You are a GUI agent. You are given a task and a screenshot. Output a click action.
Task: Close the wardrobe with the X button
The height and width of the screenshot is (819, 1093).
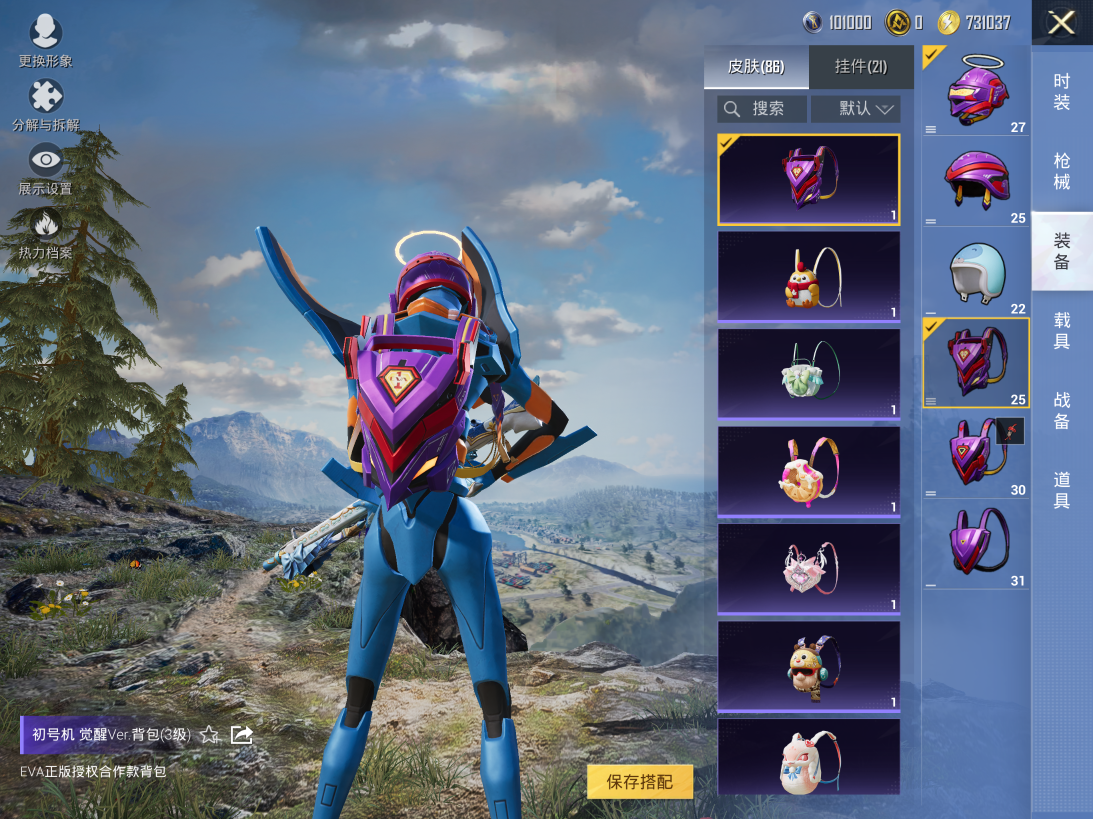[x=1061, y=23]
